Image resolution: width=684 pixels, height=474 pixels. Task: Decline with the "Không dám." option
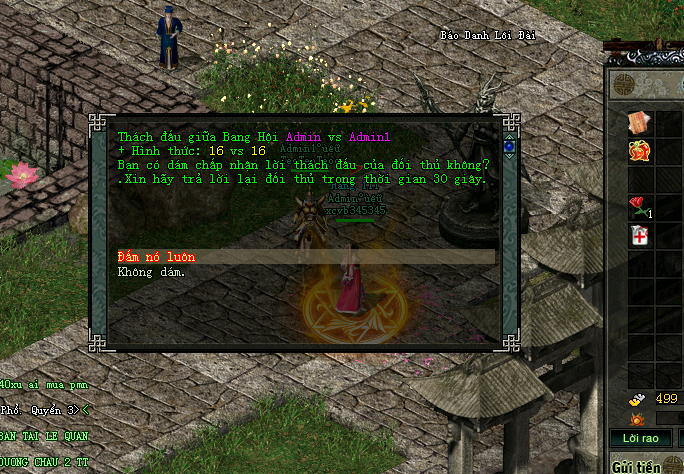pos(151,271)
